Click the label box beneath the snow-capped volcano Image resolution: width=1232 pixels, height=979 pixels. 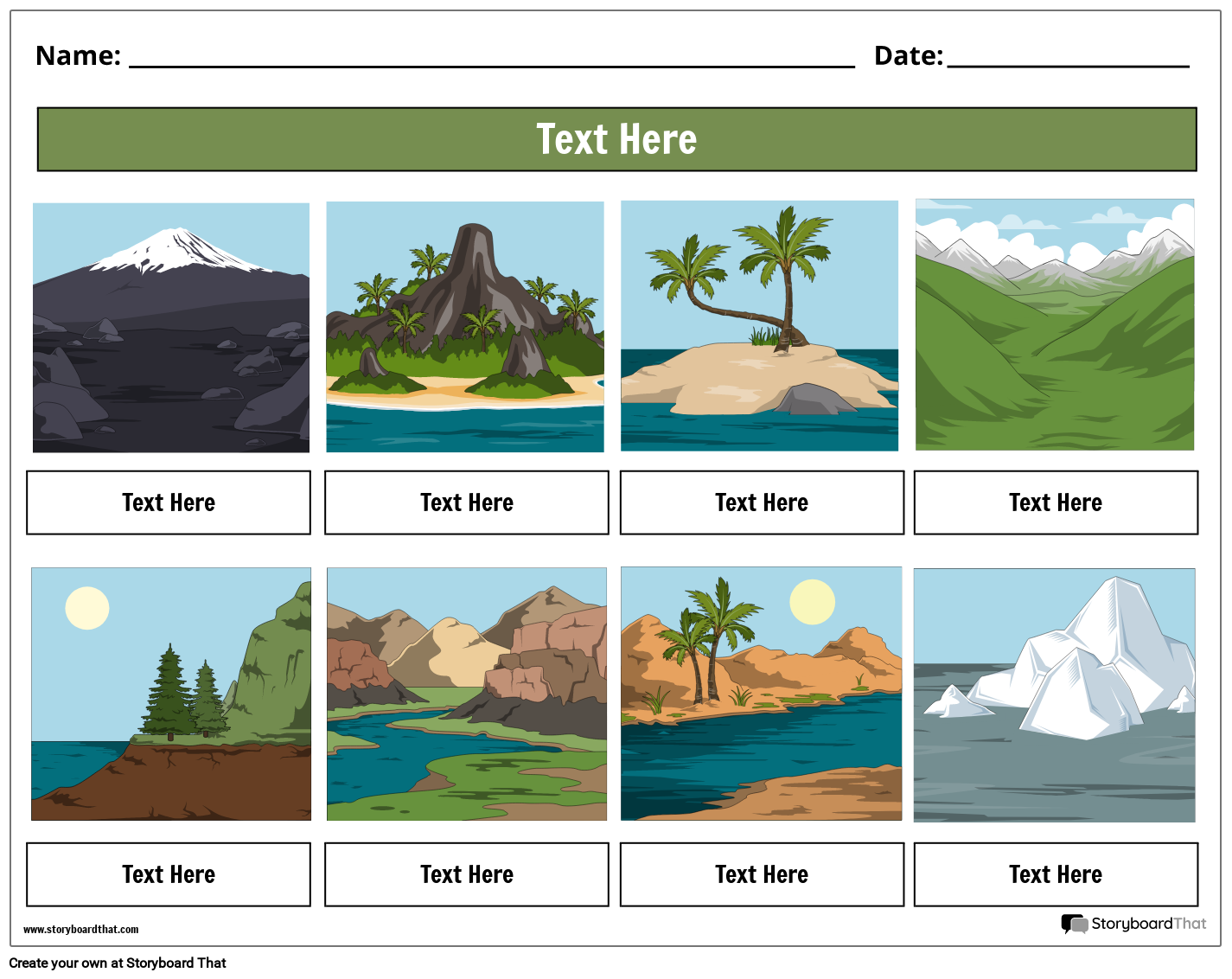click(x=169, y=502)
